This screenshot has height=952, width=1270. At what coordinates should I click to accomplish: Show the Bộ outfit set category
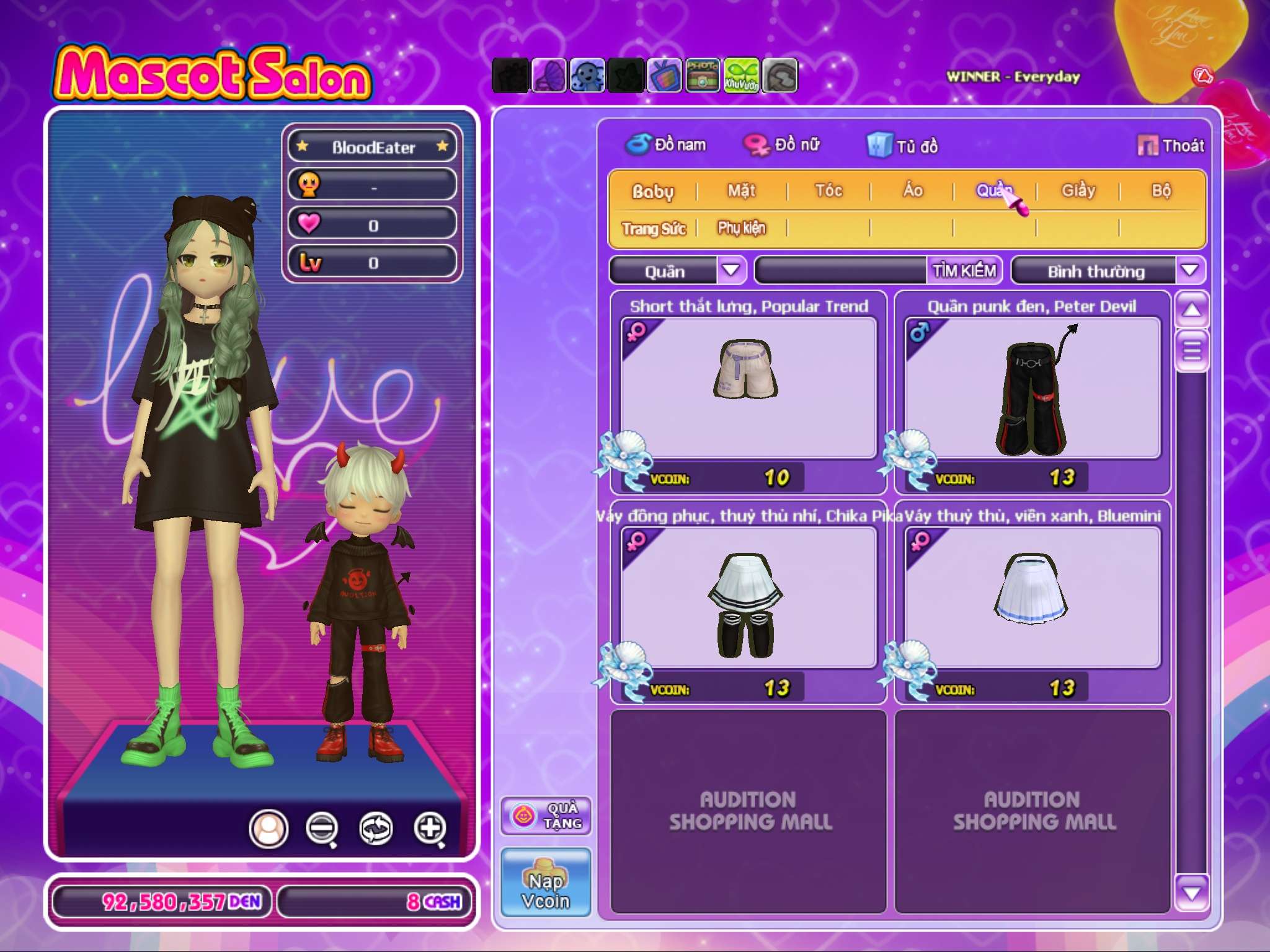point(1161,191)
